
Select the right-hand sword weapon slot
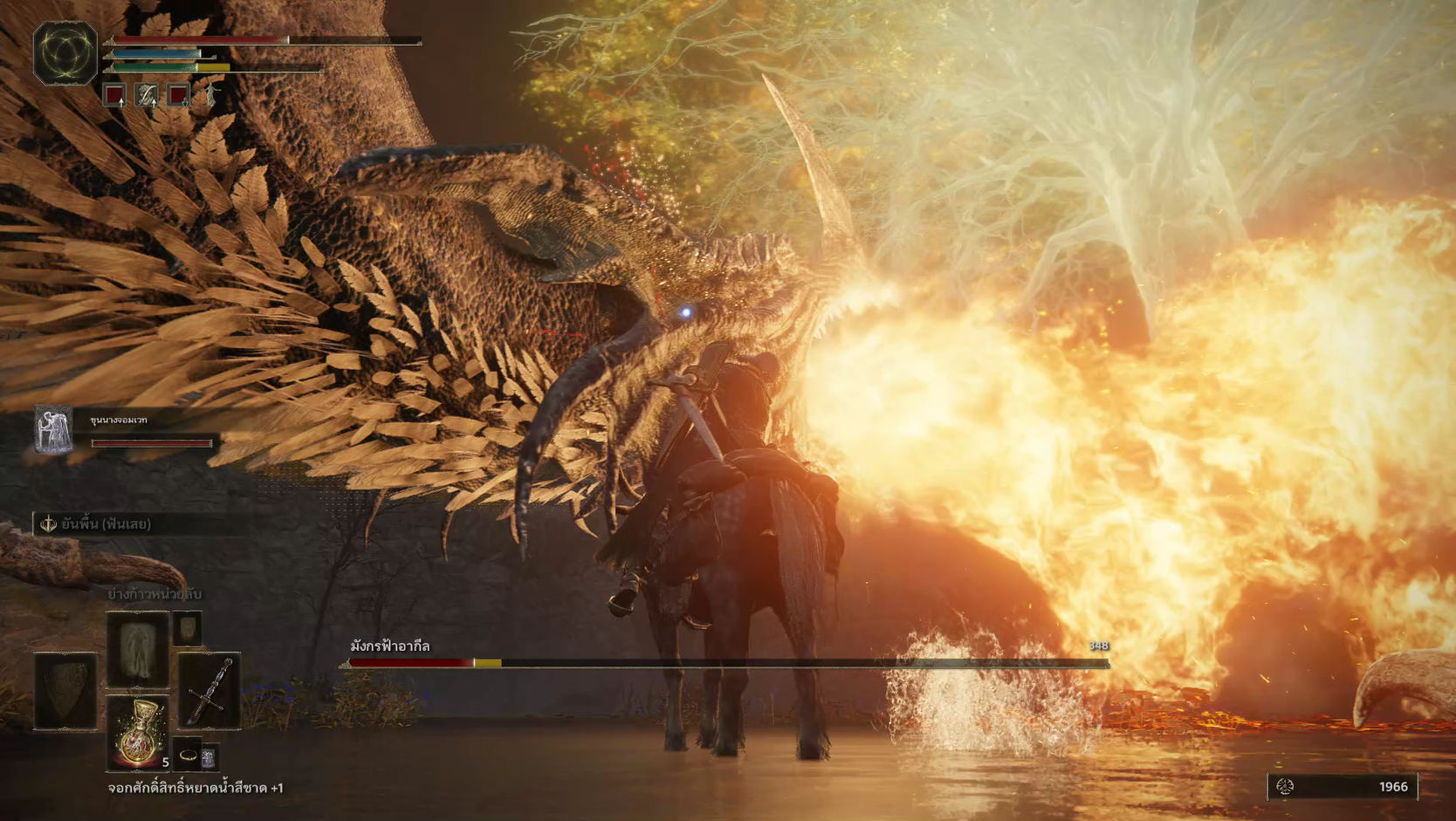click(x=209, y=690)
